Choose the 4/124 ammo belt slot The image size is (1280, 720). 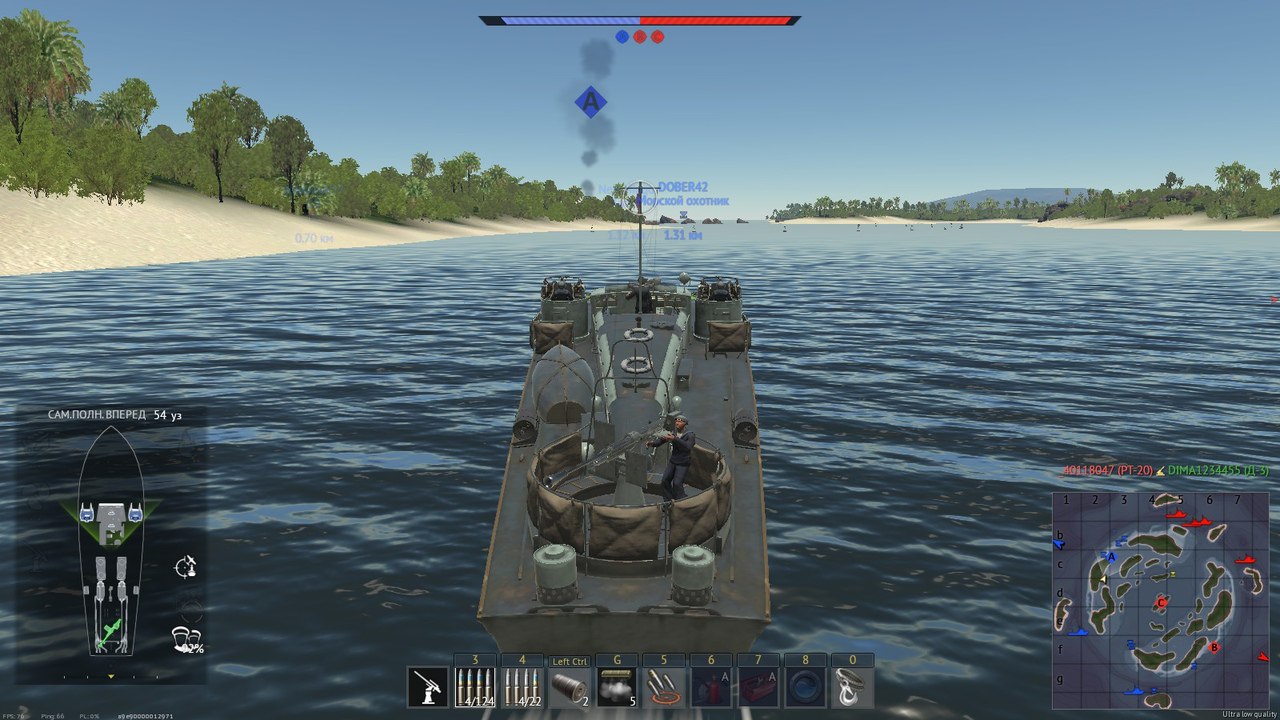coord(476,688)
